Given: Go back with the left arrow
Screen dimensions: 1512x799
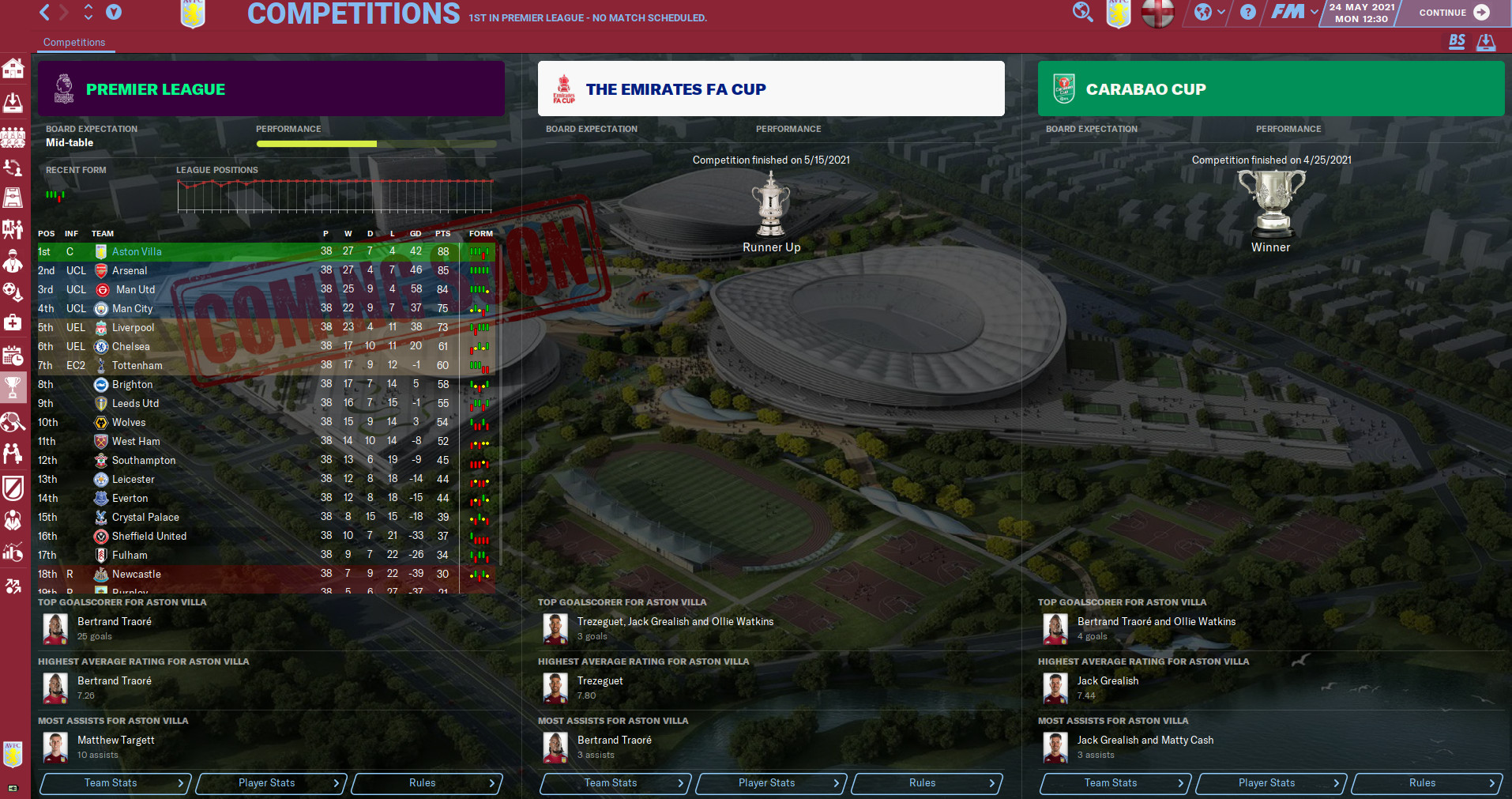Looking at the screenshot, I should coord(45,12).
